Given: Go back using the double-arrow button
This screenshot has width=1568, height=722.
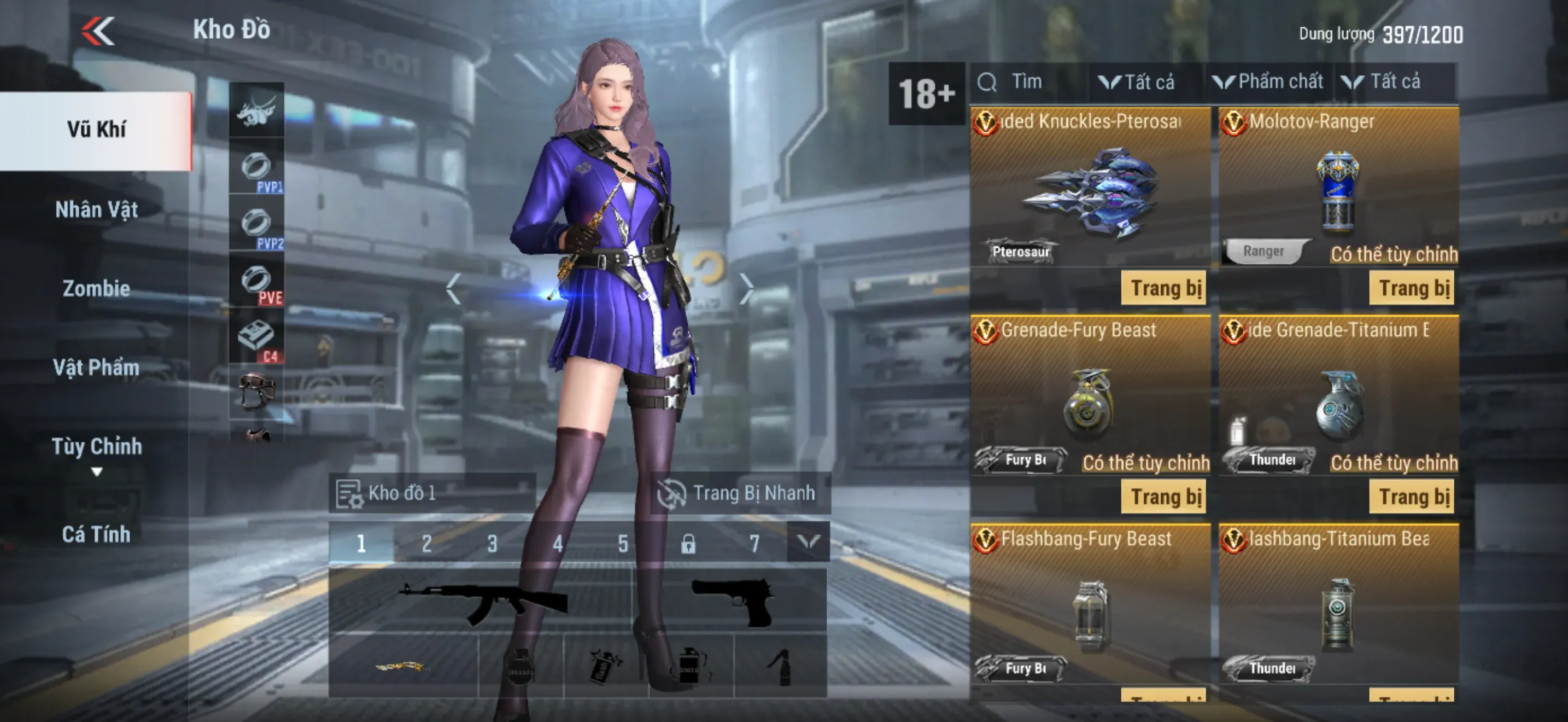Looking at the screenshot, I should pyautogui.click(x=98, y=31).
